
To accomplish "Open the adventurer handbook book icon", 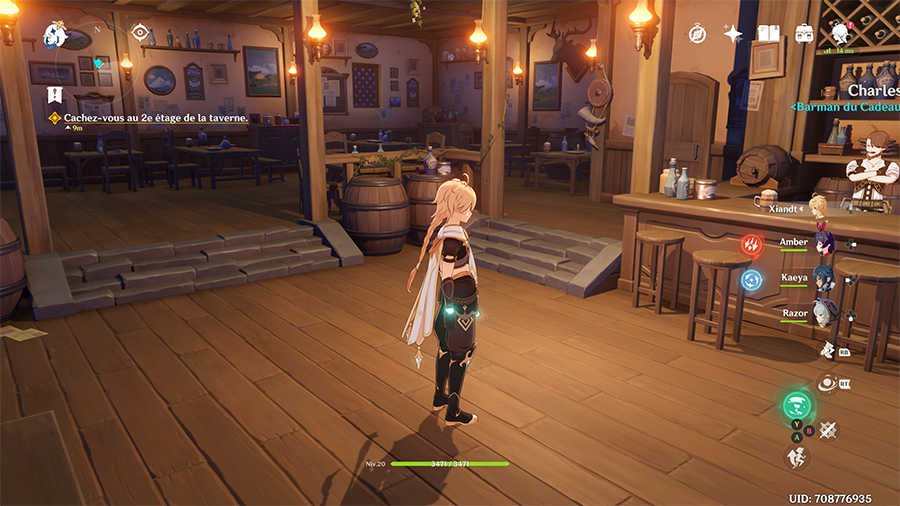I will (x=768, y=34).
